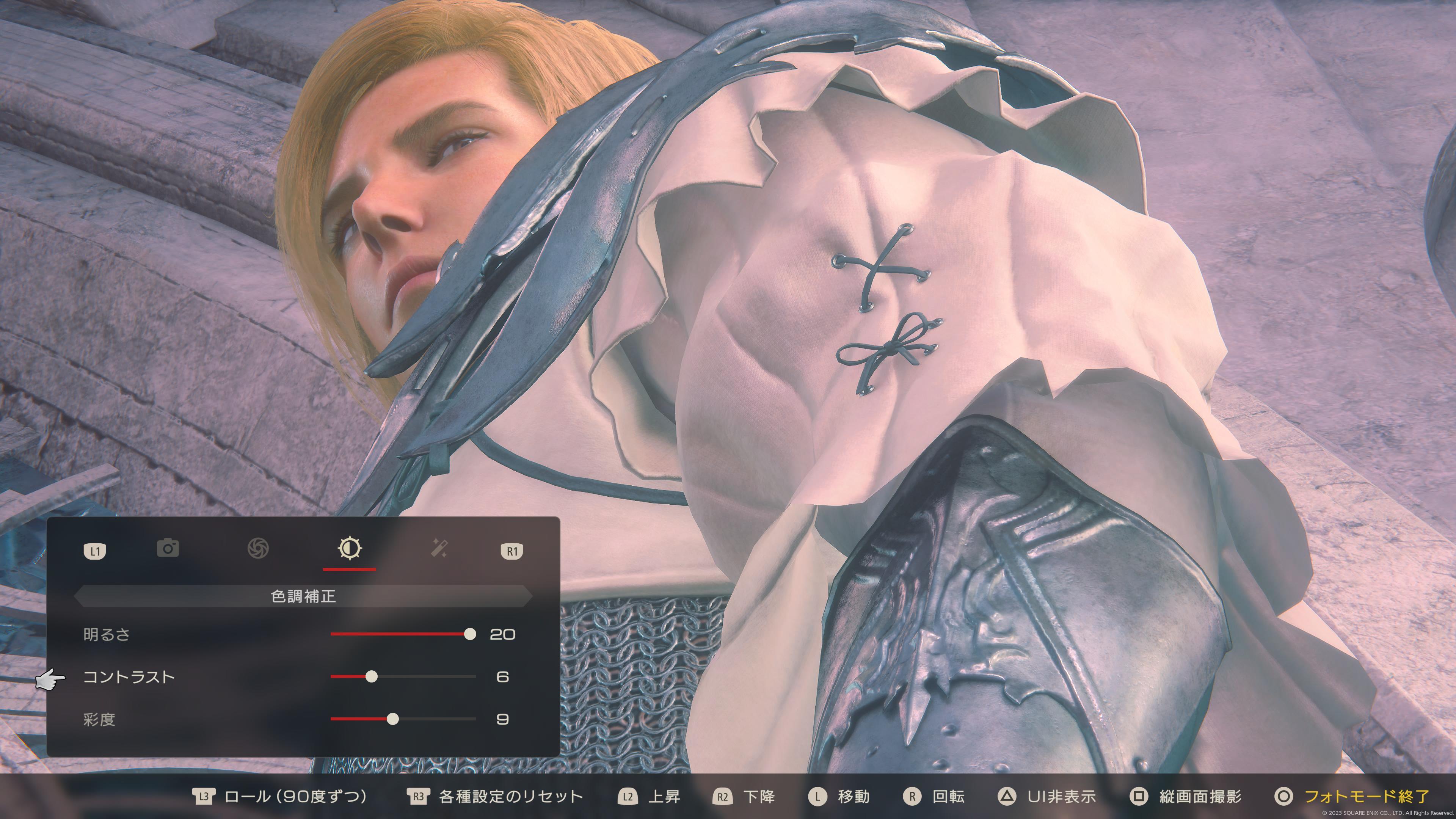Select the 明るさ settings row label
The image size is (1456, 819).
point(107,634)
